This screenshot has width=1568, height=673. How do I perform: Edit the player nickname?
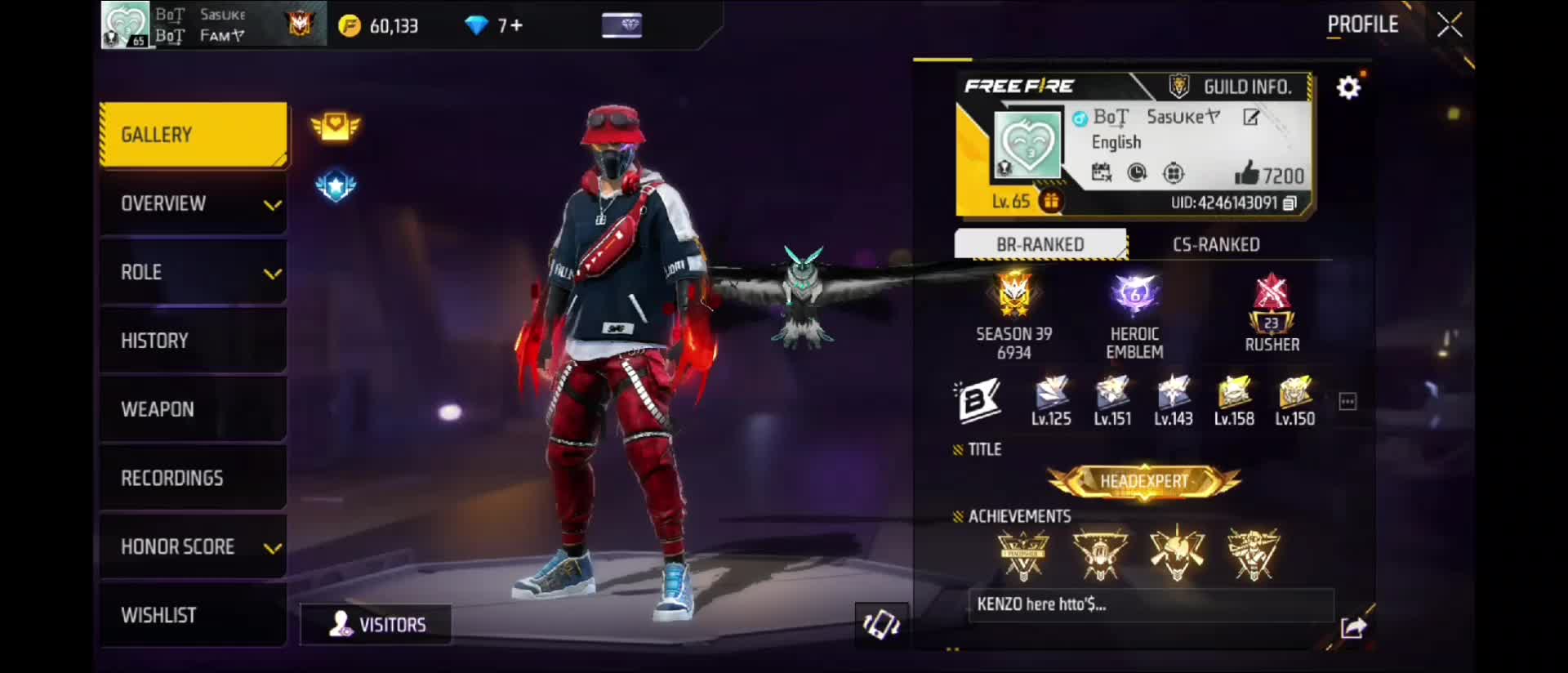tap(1251, 118)
